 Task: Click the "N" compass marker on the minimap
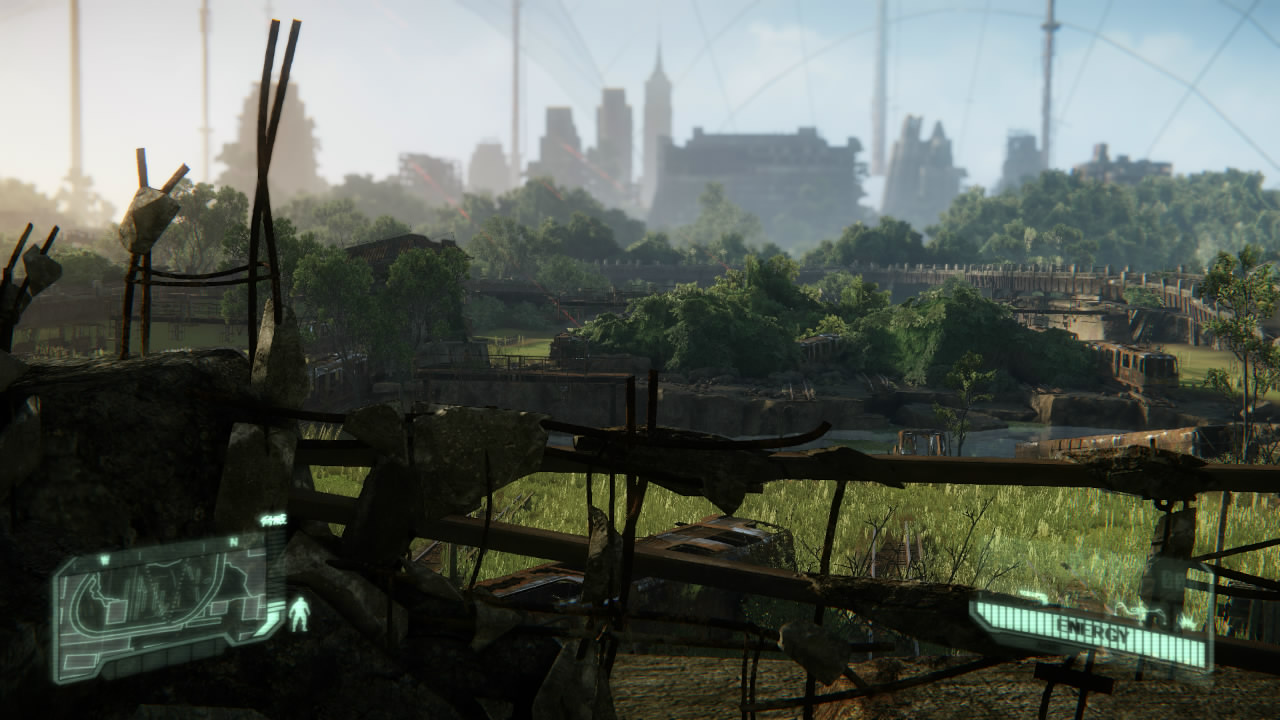coord(233,541)
